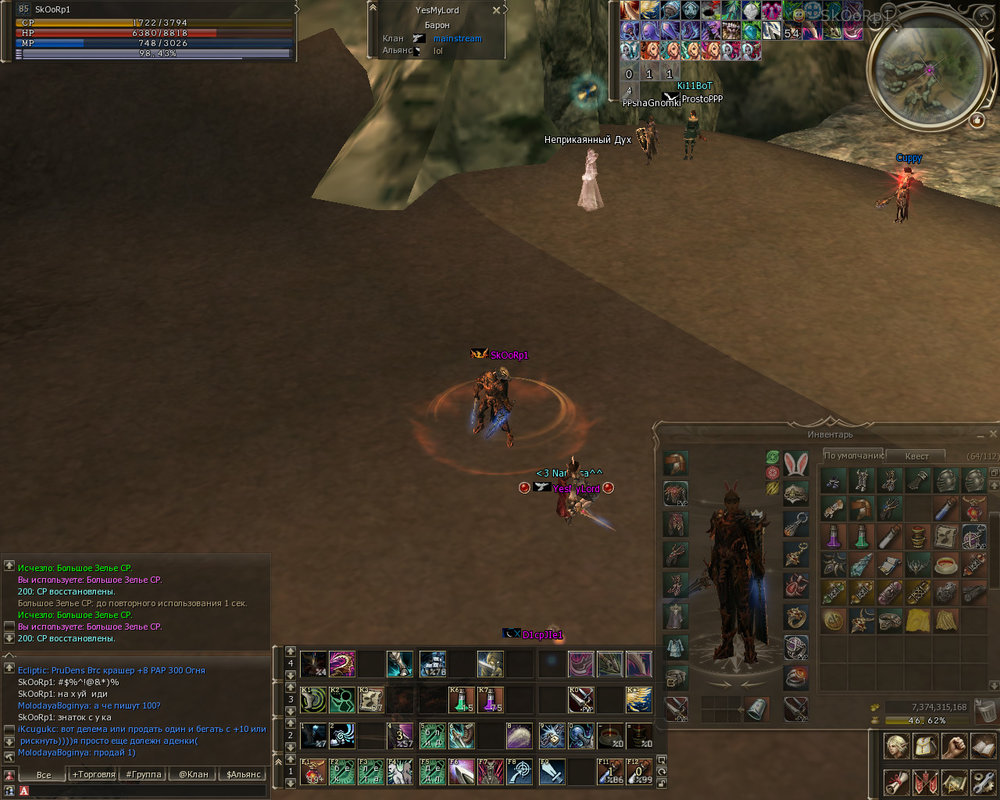Pick the red soup bowl inventory item

pyautogui.click(x=945, y=566)
